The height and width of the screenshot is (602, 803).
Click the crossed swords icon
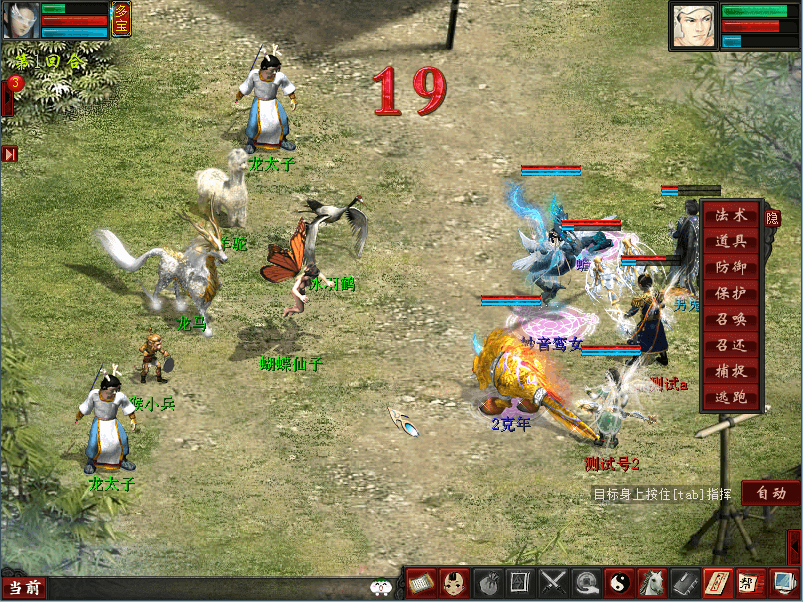(x=553, y=582)
